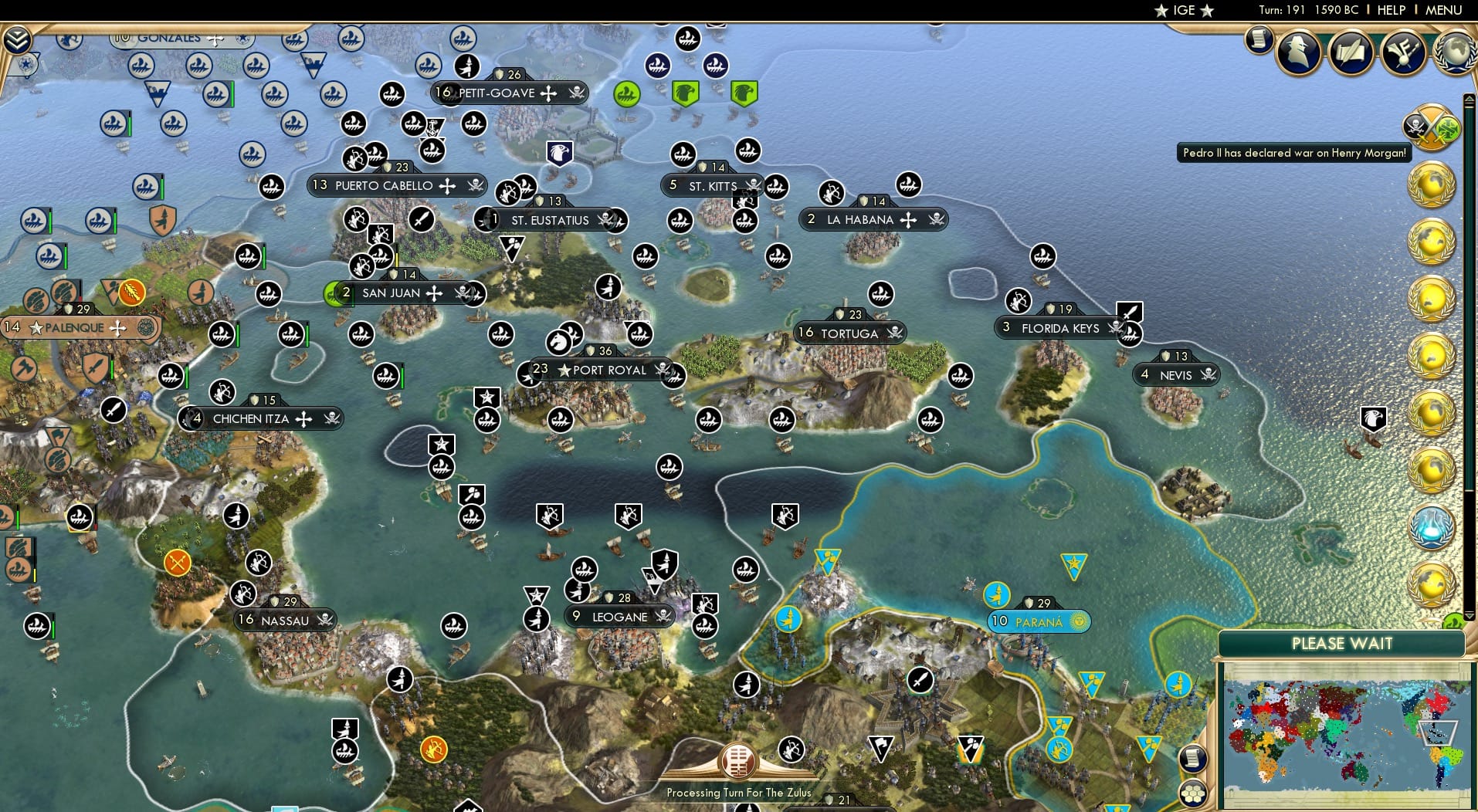Click the Pedro II war declaration banner
This screenshot has height=812, width=1478.
click(1293, 153)
